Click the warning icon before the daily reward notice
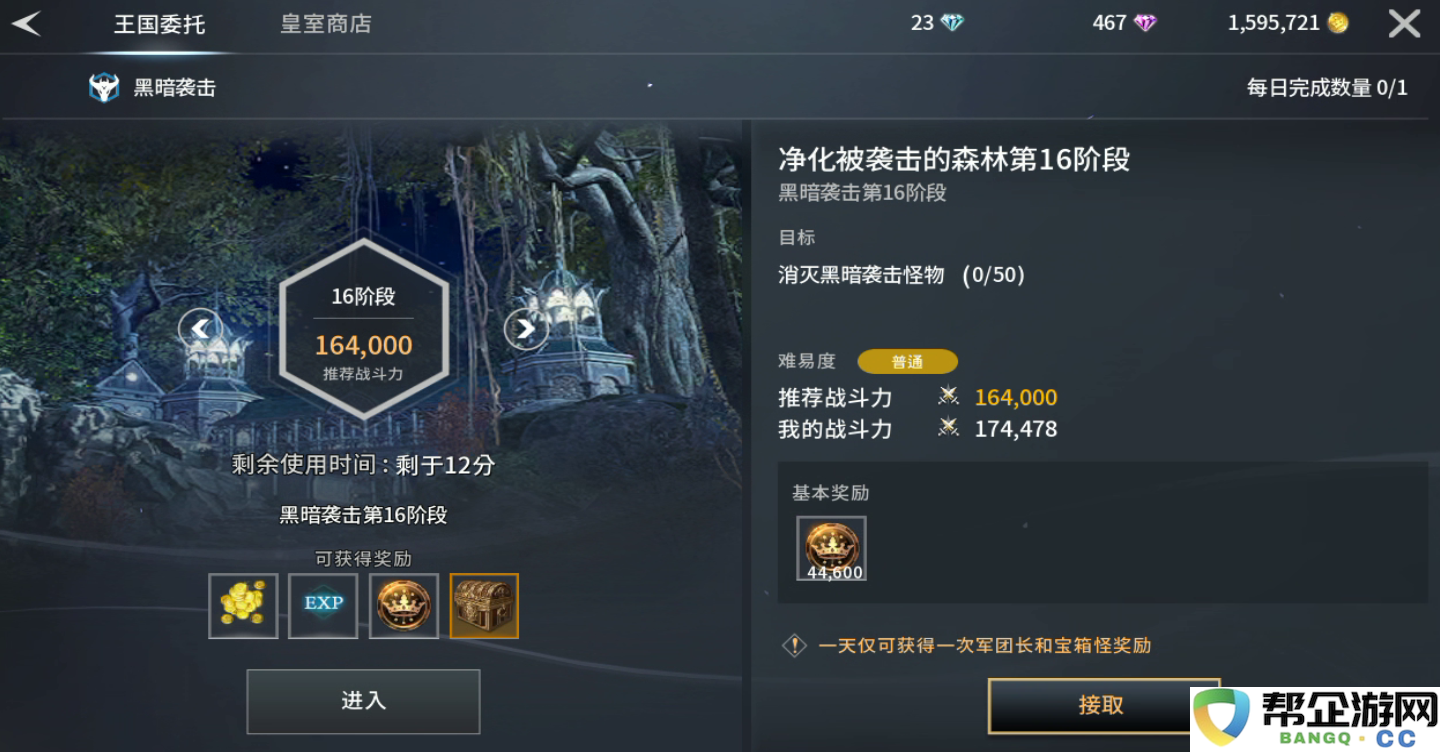 (x=794, y=645)
